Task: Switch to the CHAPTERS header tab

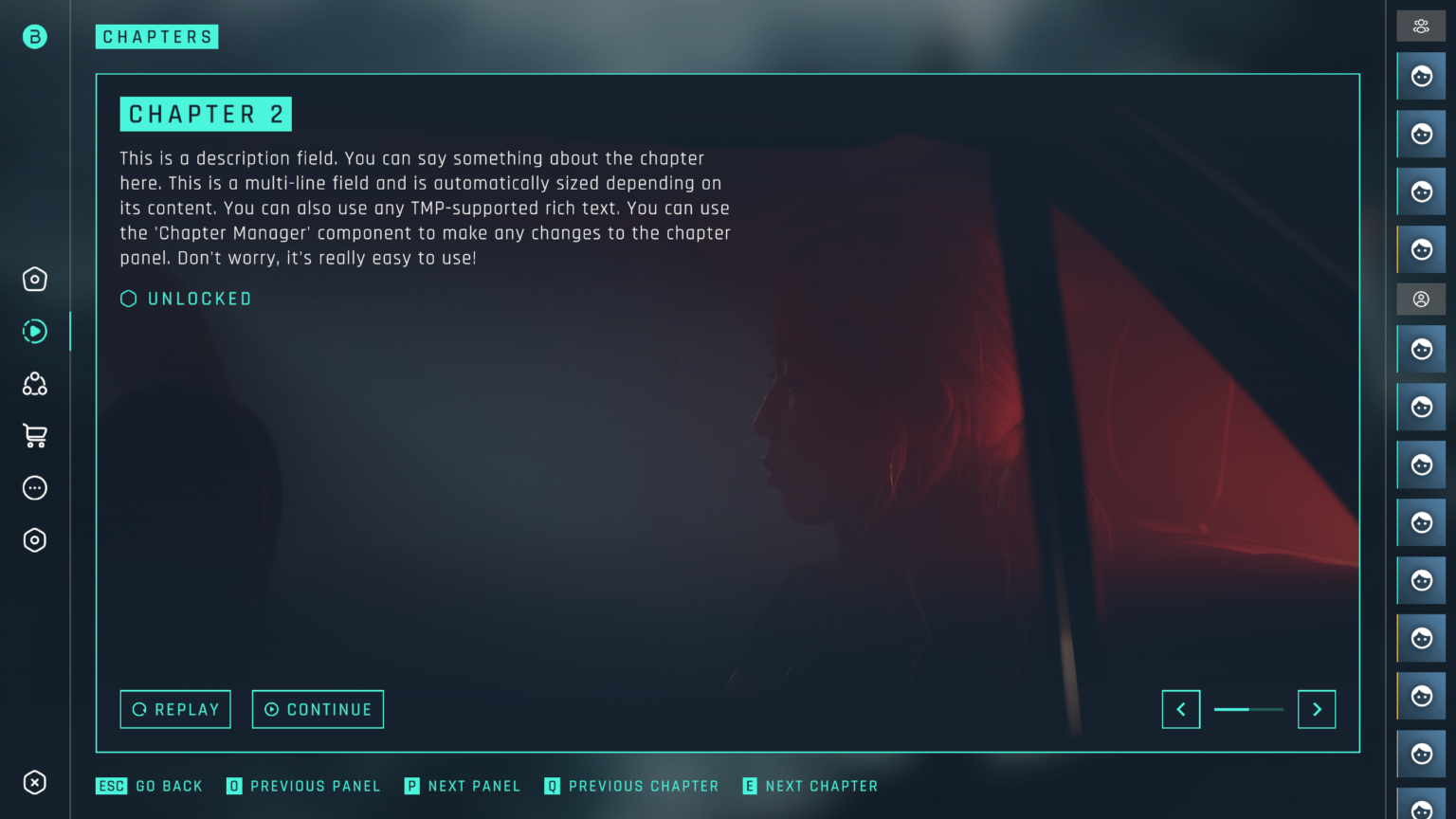Action: [x=156, y=37]
